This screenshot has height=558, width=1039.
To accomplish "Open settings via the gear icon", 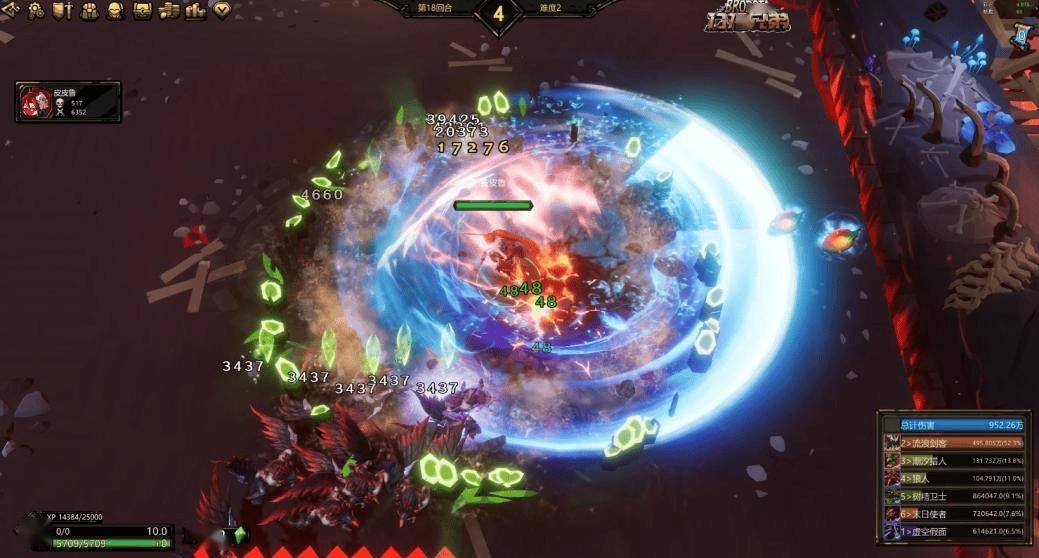I will [x=36, y=11].
